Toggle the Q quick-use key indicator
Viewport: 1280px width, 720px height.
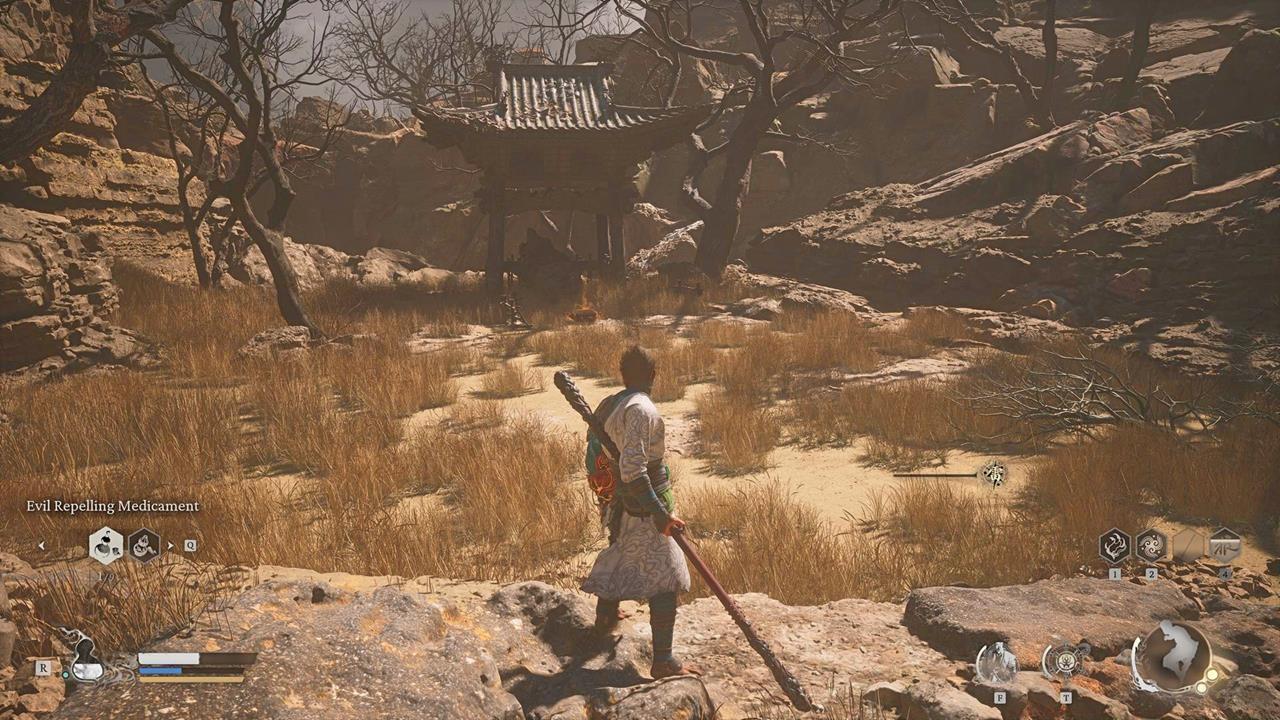(190, 545)
